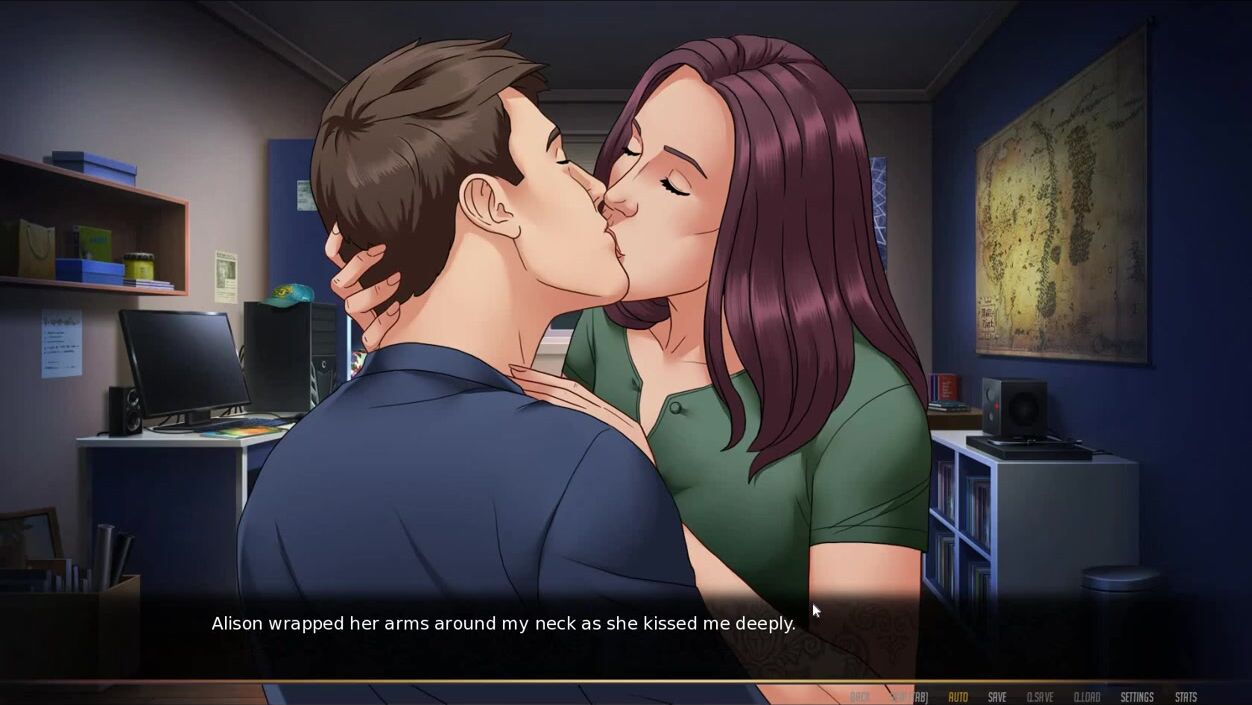Open the Settings menu
1252x705 pixels.
1137,697
